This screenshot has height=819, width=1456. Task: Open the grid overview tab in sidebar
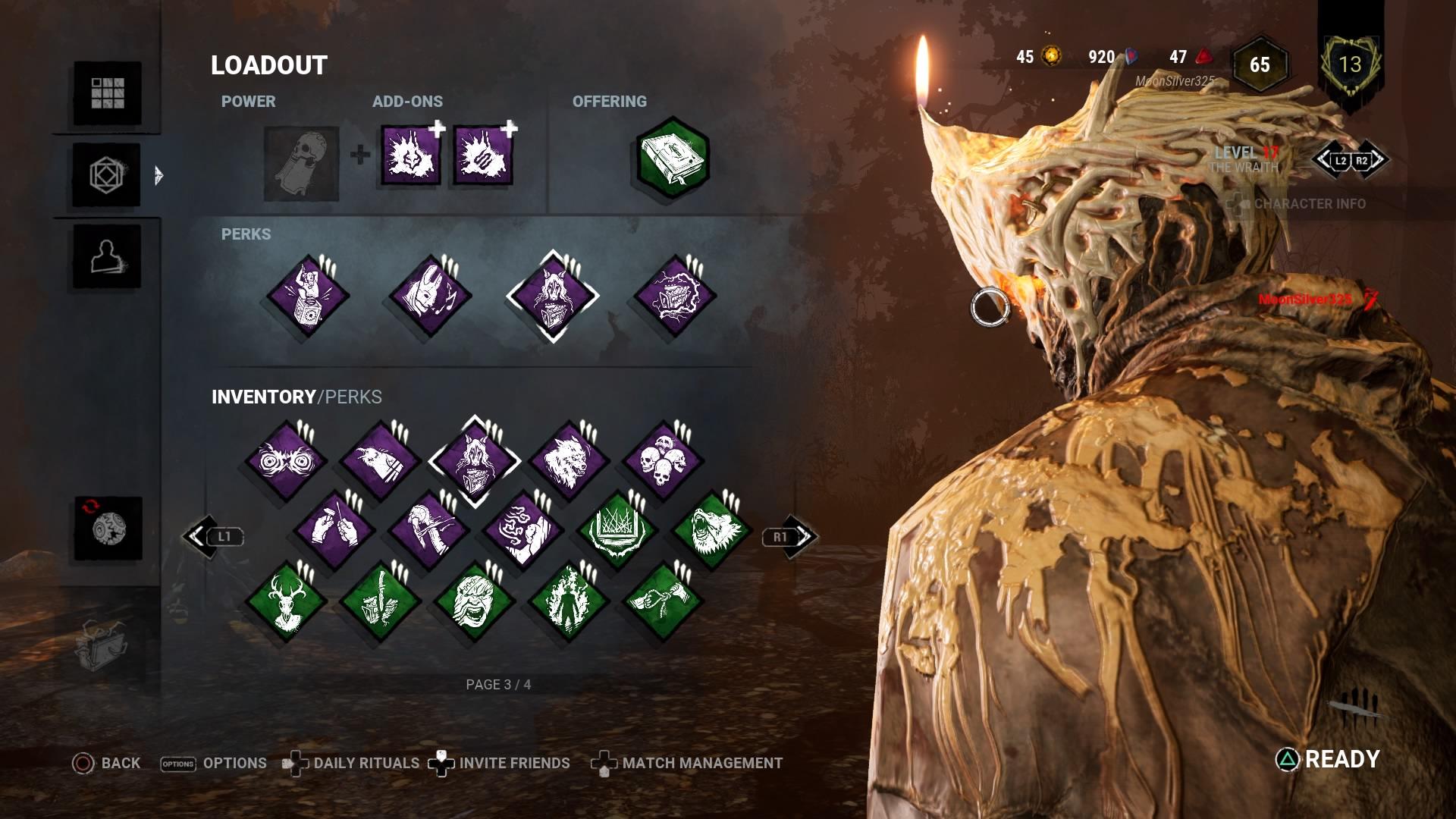(x=107, y=93)
